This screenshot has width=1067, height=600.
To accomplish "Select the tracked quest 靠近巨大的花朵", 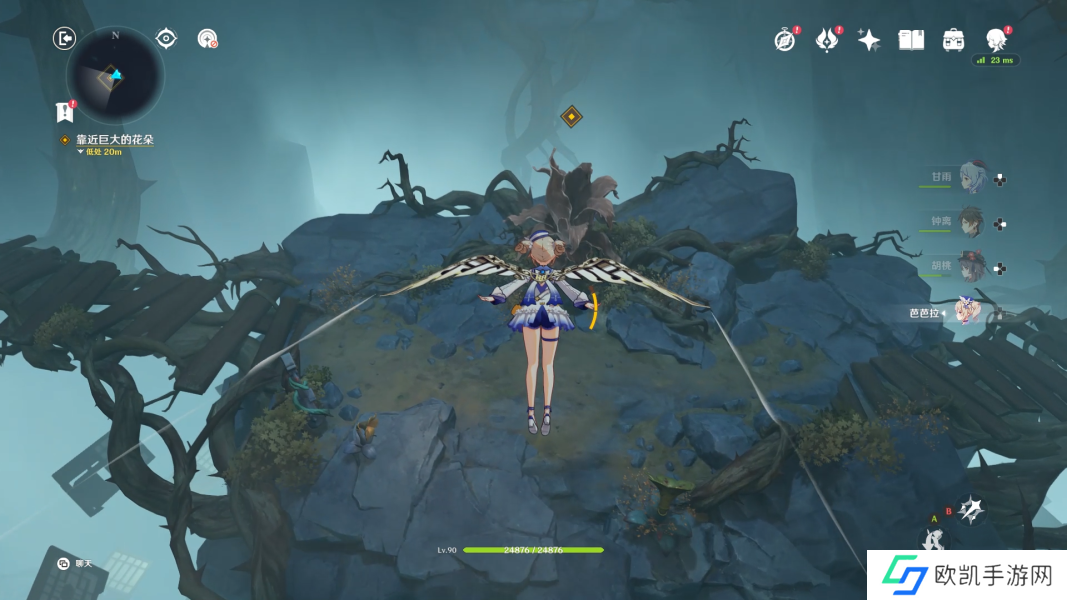I will [x=114, y=140].
